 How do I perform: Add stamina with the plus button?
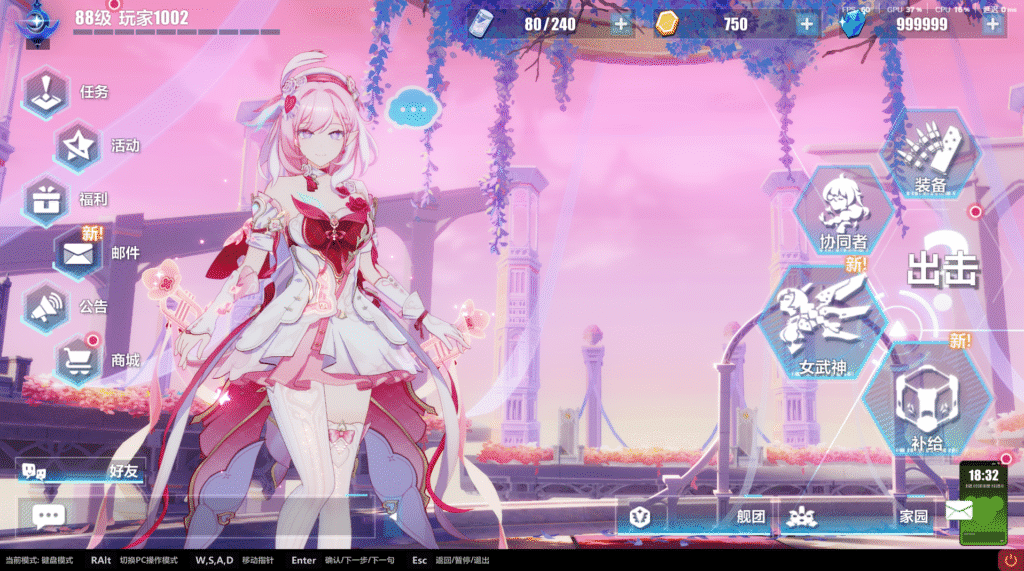(x=621, y=24)
